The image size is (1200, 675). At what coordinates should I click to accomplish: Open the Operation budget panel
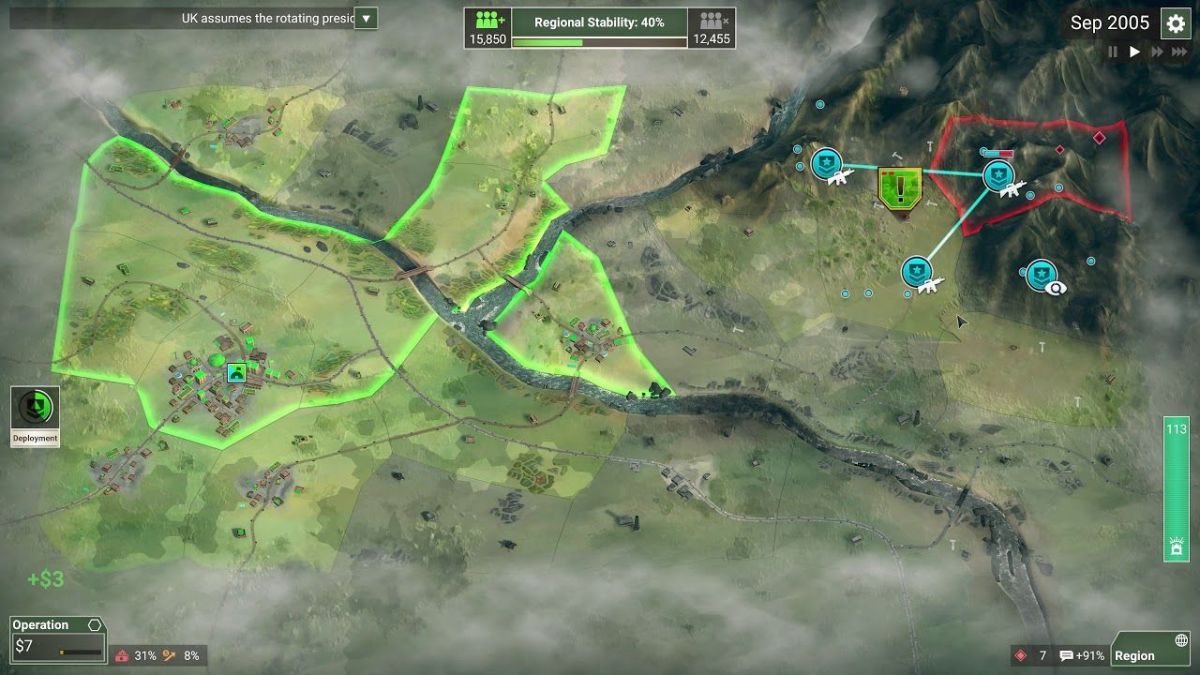click(57, 638)
